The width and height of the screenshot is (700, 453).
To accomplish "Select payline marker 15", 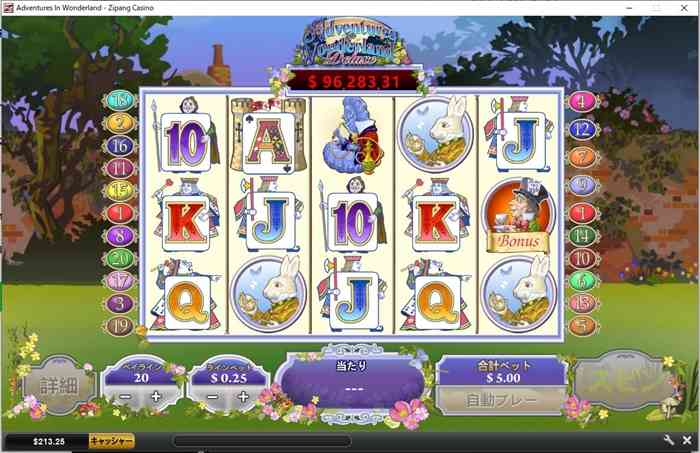I will 120,190.
